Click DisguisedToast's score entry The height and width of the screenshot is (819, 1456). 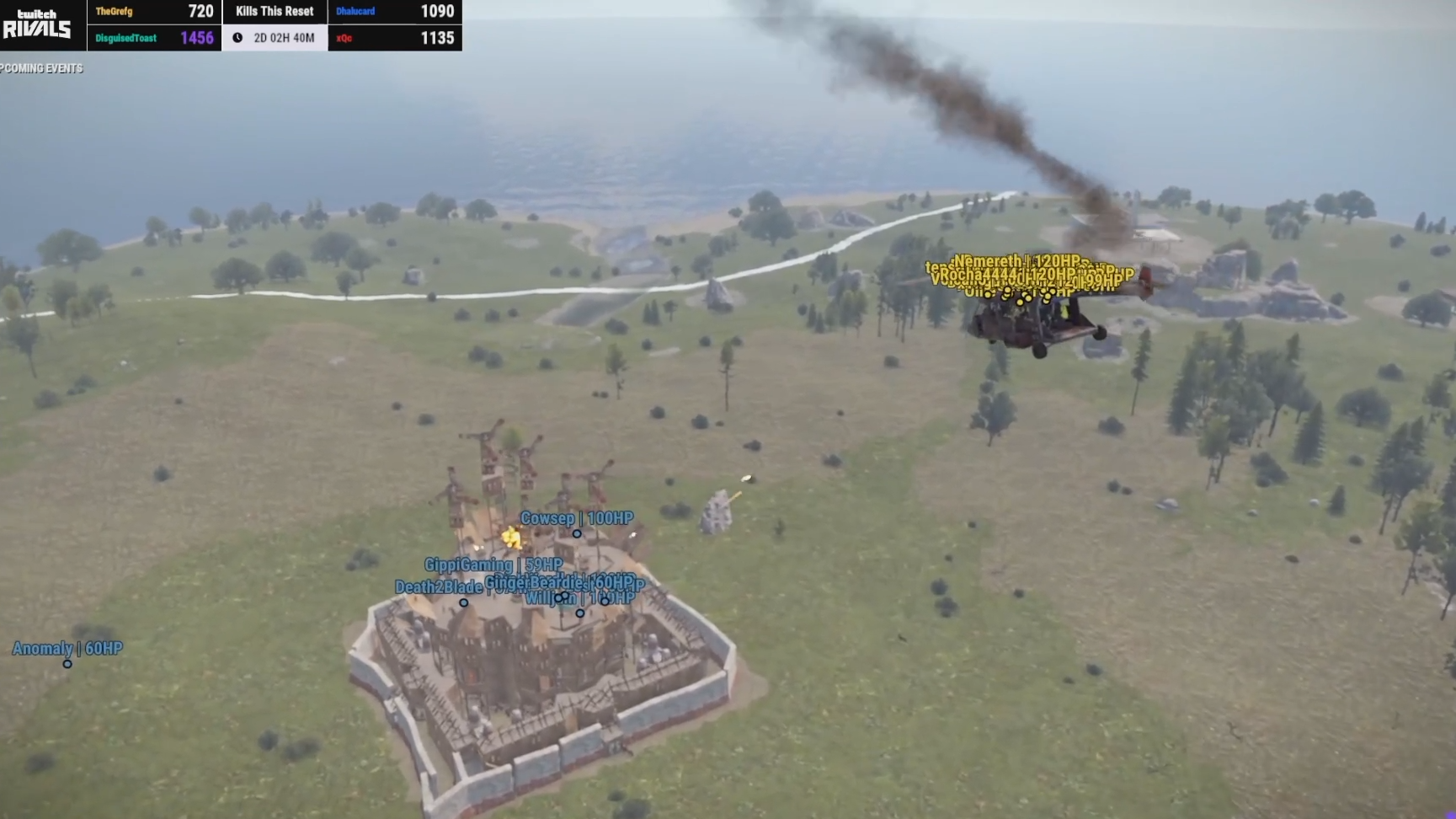point(153,37)
